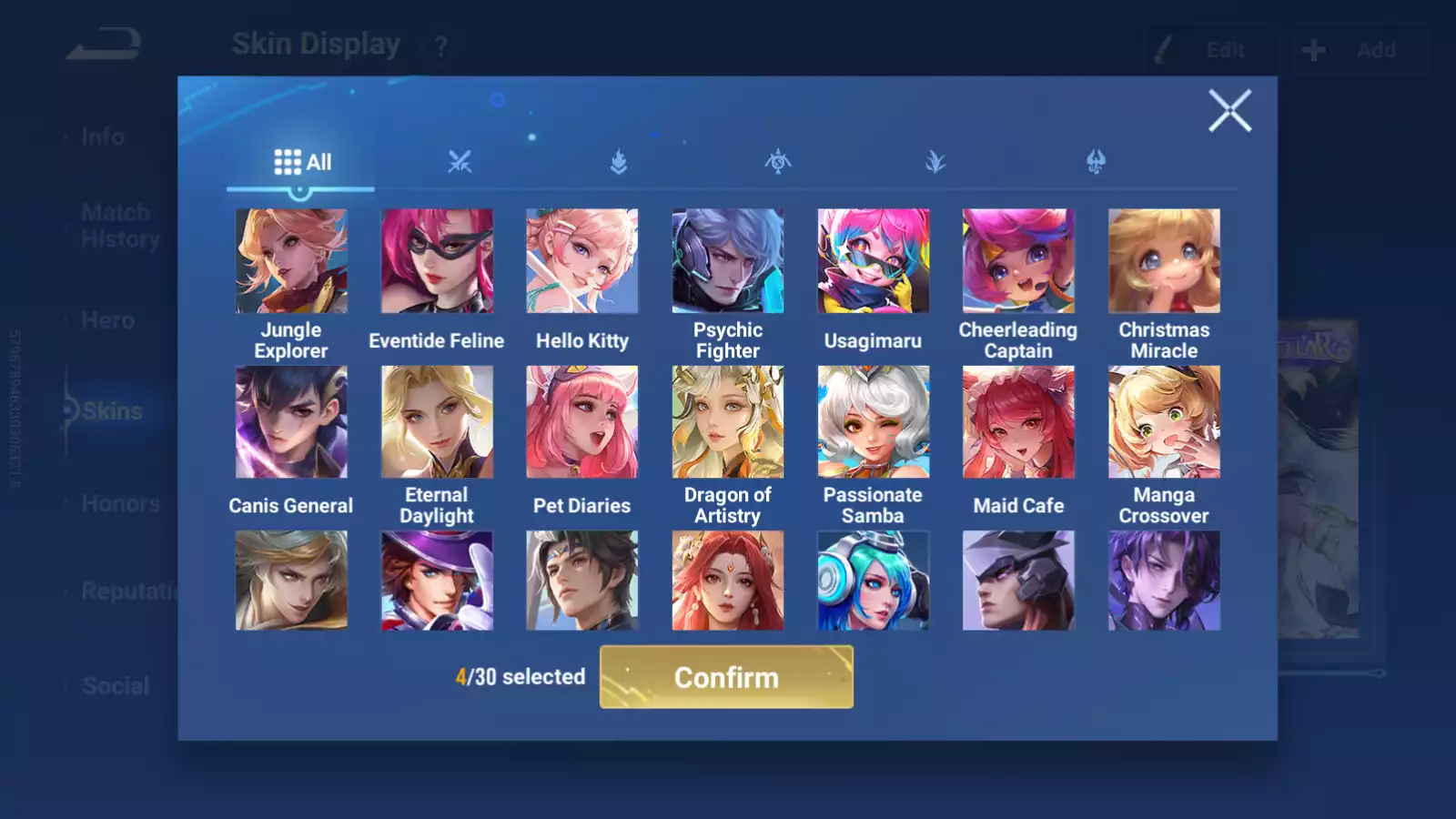Choose the blue-haired headphones skin
Image resolution: width=1456 pixels, height=819 pixels.
coord(873,581)
